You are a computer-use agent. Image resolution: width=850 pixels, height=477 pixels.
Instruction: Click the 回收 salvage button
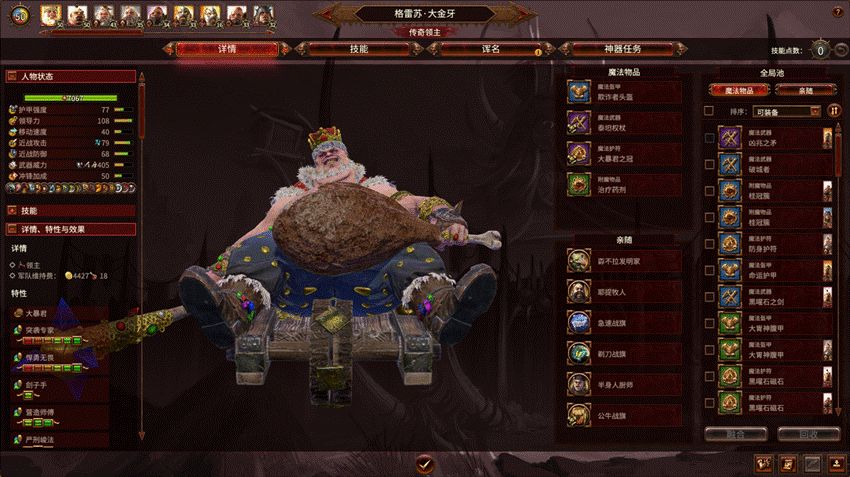coord(807,435)
